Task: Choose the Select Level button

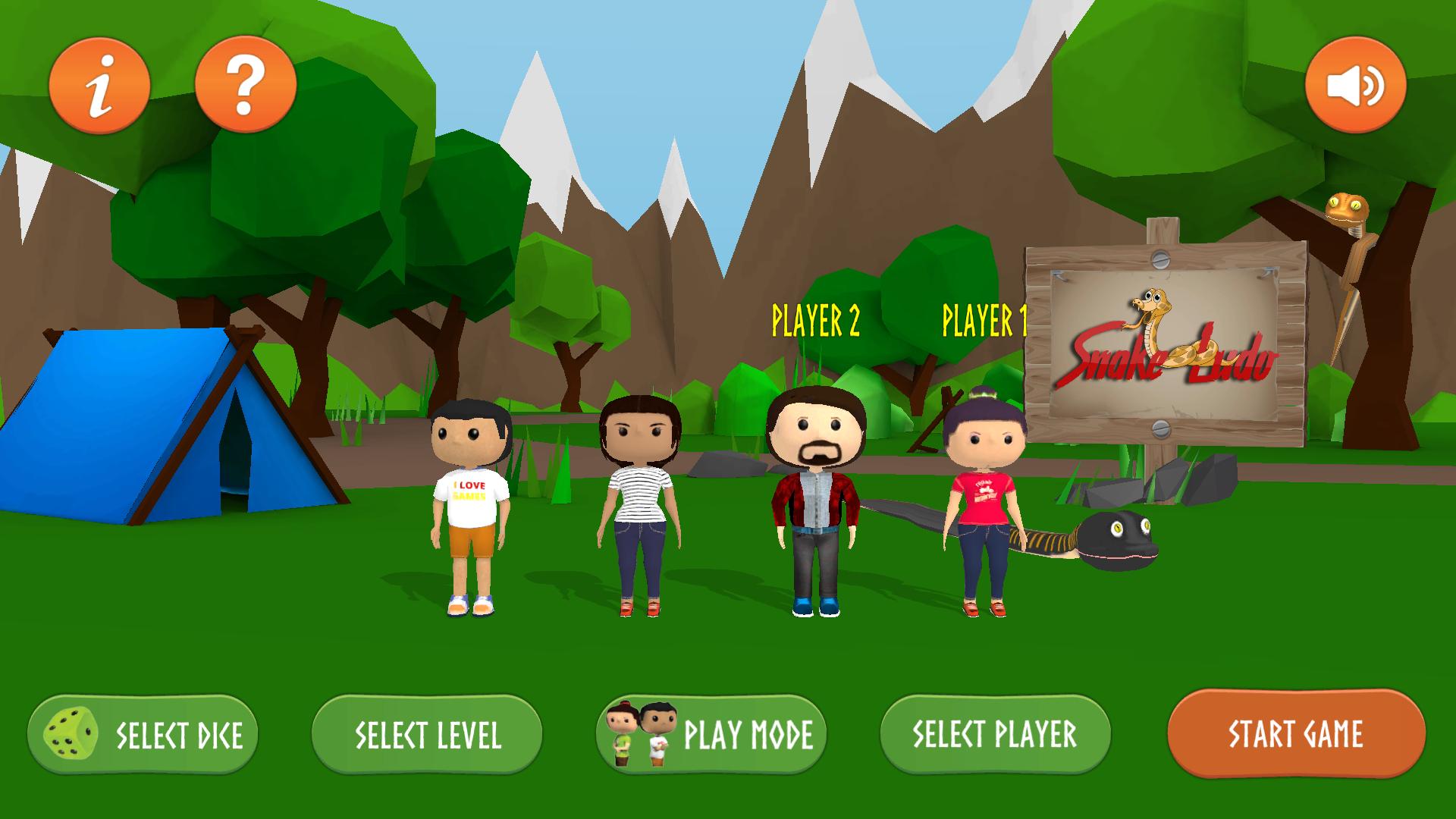Action: (427, 734)
